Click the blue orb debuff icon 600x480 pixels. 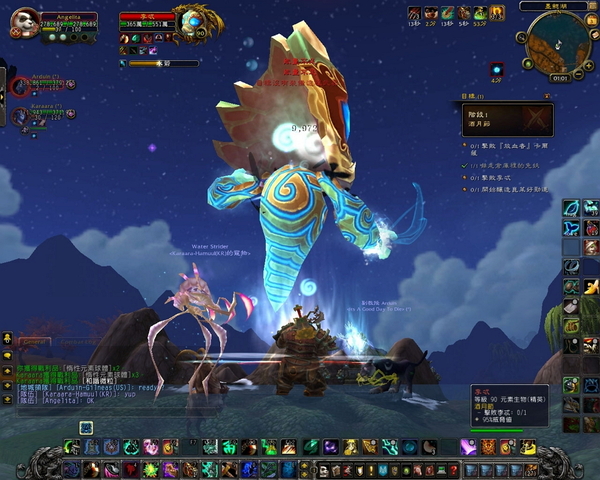[497, 67]
